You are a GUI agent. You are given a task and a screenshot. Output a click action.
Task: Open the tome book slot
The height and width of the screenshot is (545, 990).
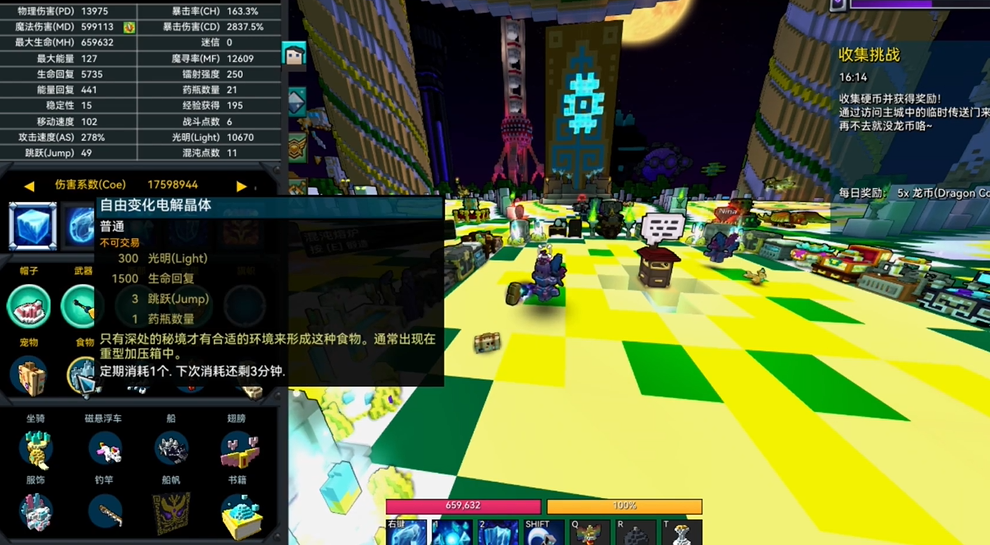click(238, 512)
